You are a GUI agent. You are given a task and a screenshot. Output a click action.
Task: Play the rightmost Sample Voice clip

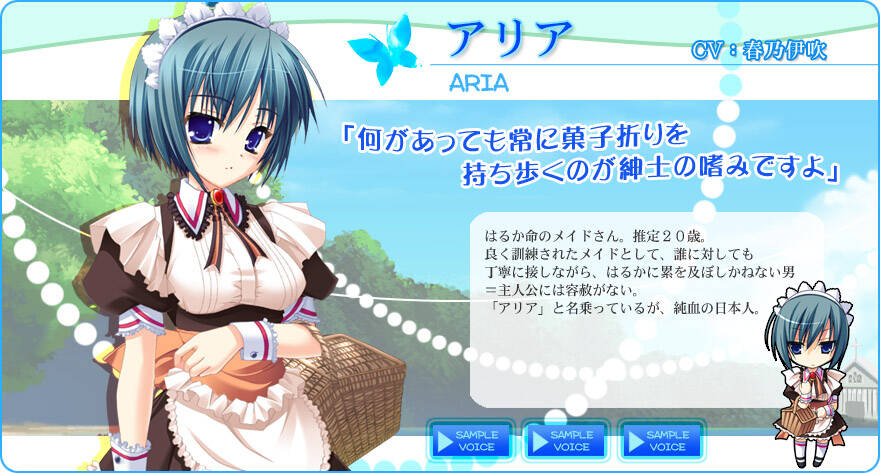pos(660,441)
